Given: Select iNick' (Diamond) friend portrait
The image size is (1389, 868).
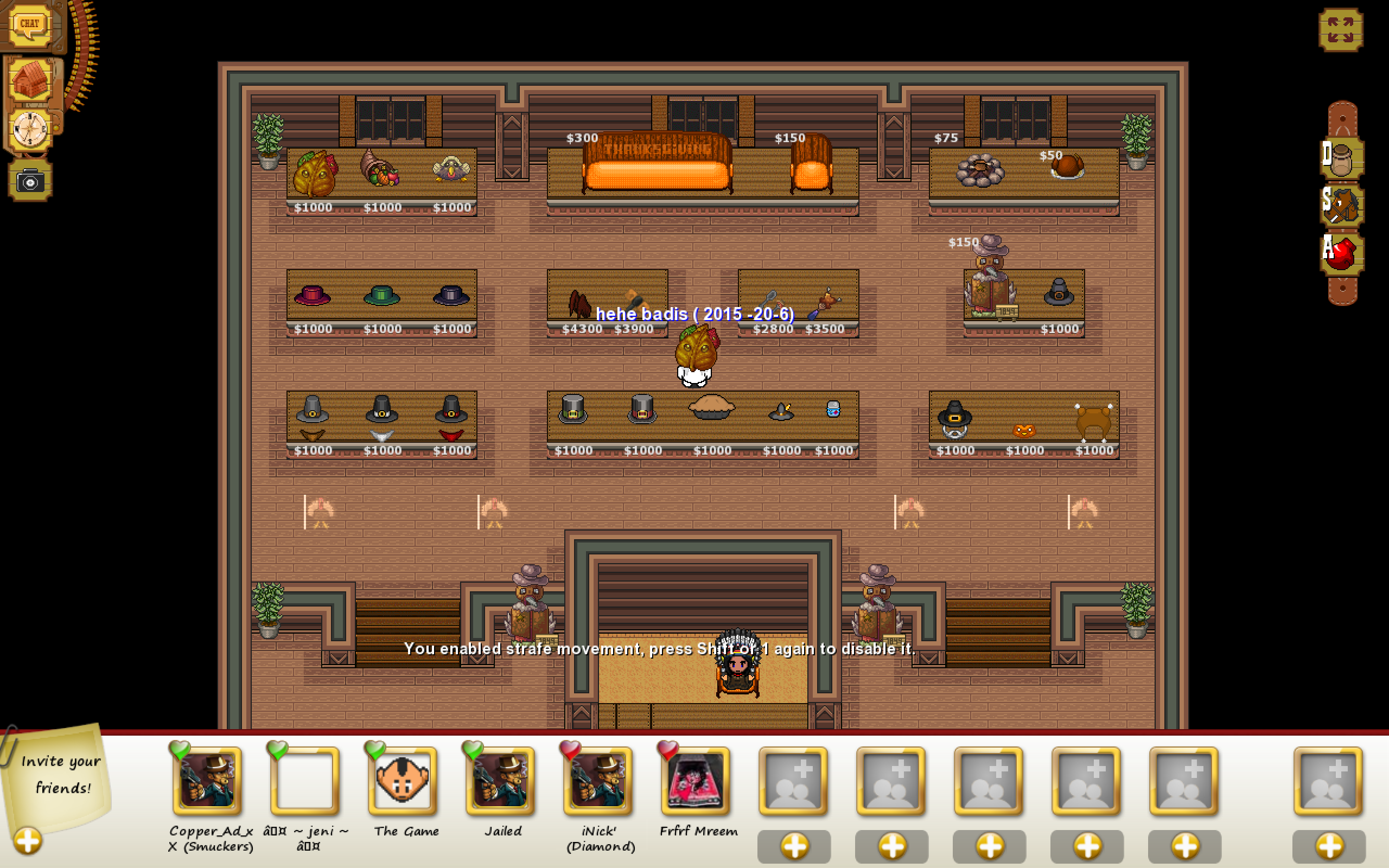Looking at the screenshot, I should [x=597, y=781].
